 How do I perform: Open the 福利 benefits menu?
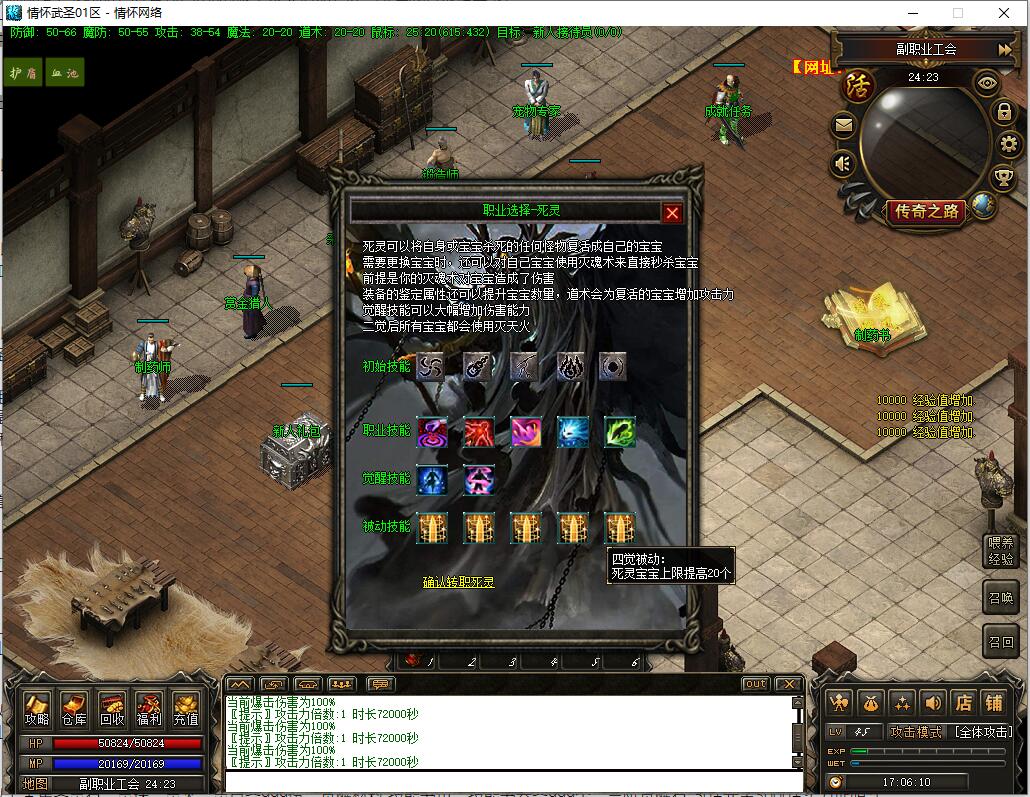click(149, 708)
